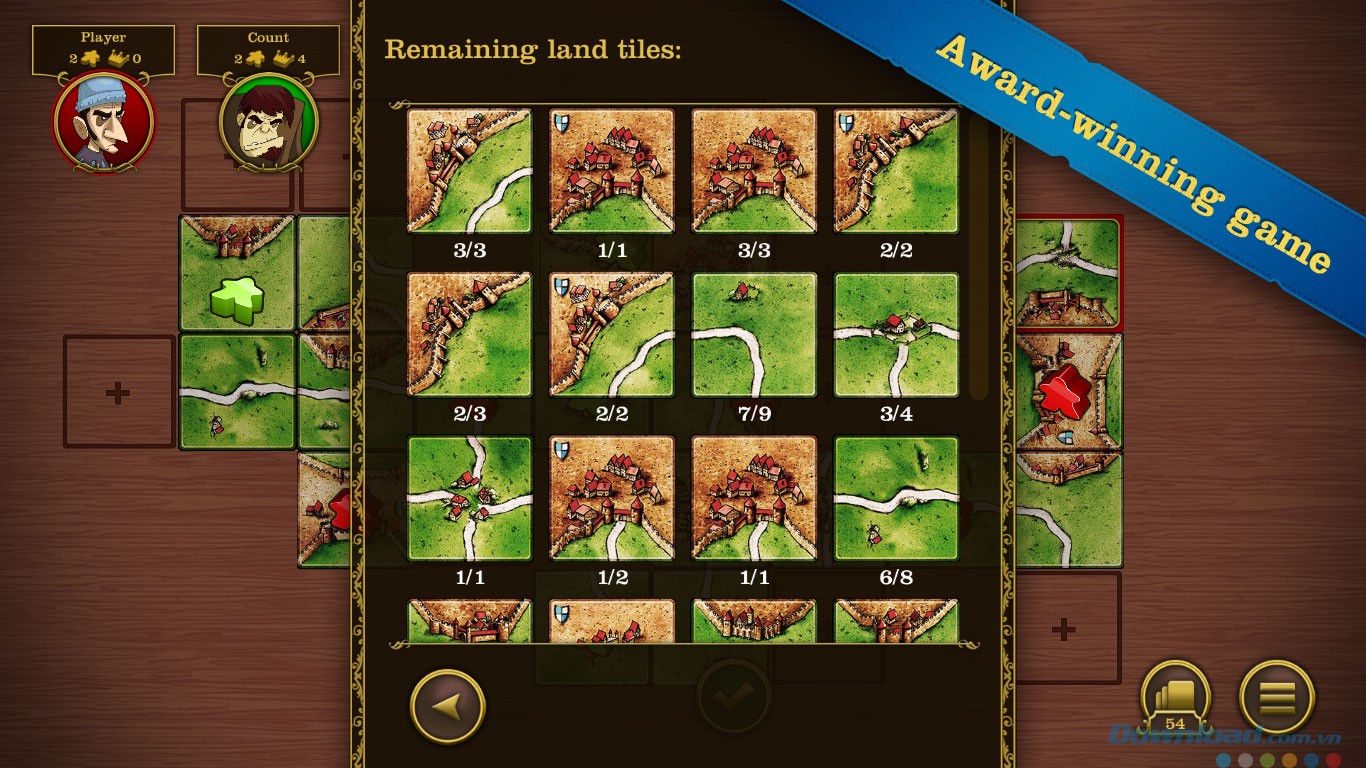Click the back arrow button
The image size is (1366, 768).
coord(448,705)
